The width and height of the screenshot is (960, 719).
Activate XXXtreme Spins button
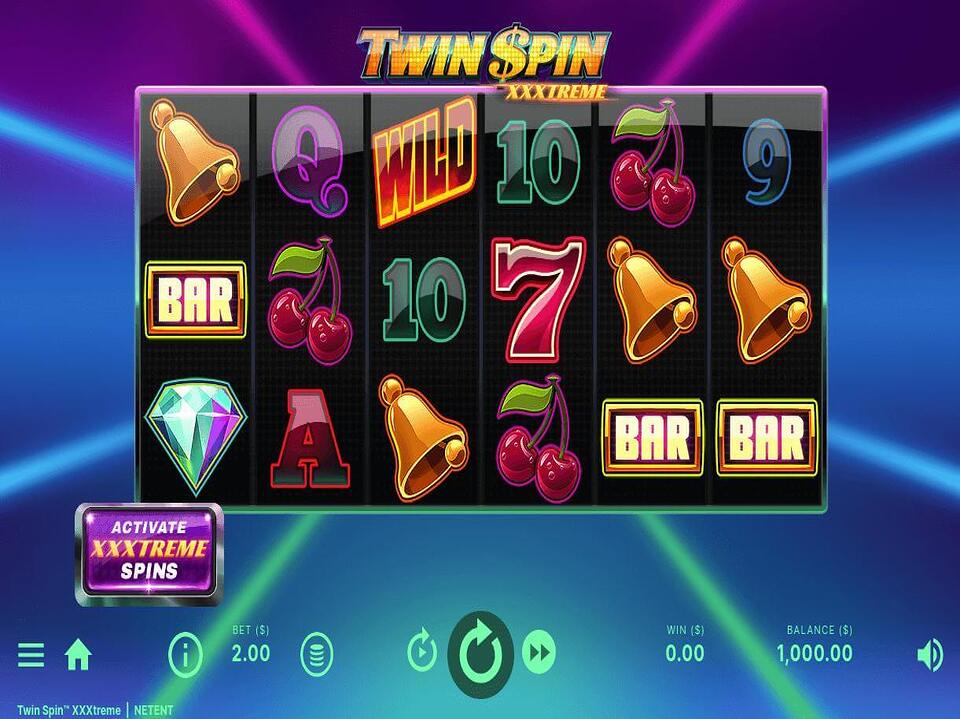[150, 553]
